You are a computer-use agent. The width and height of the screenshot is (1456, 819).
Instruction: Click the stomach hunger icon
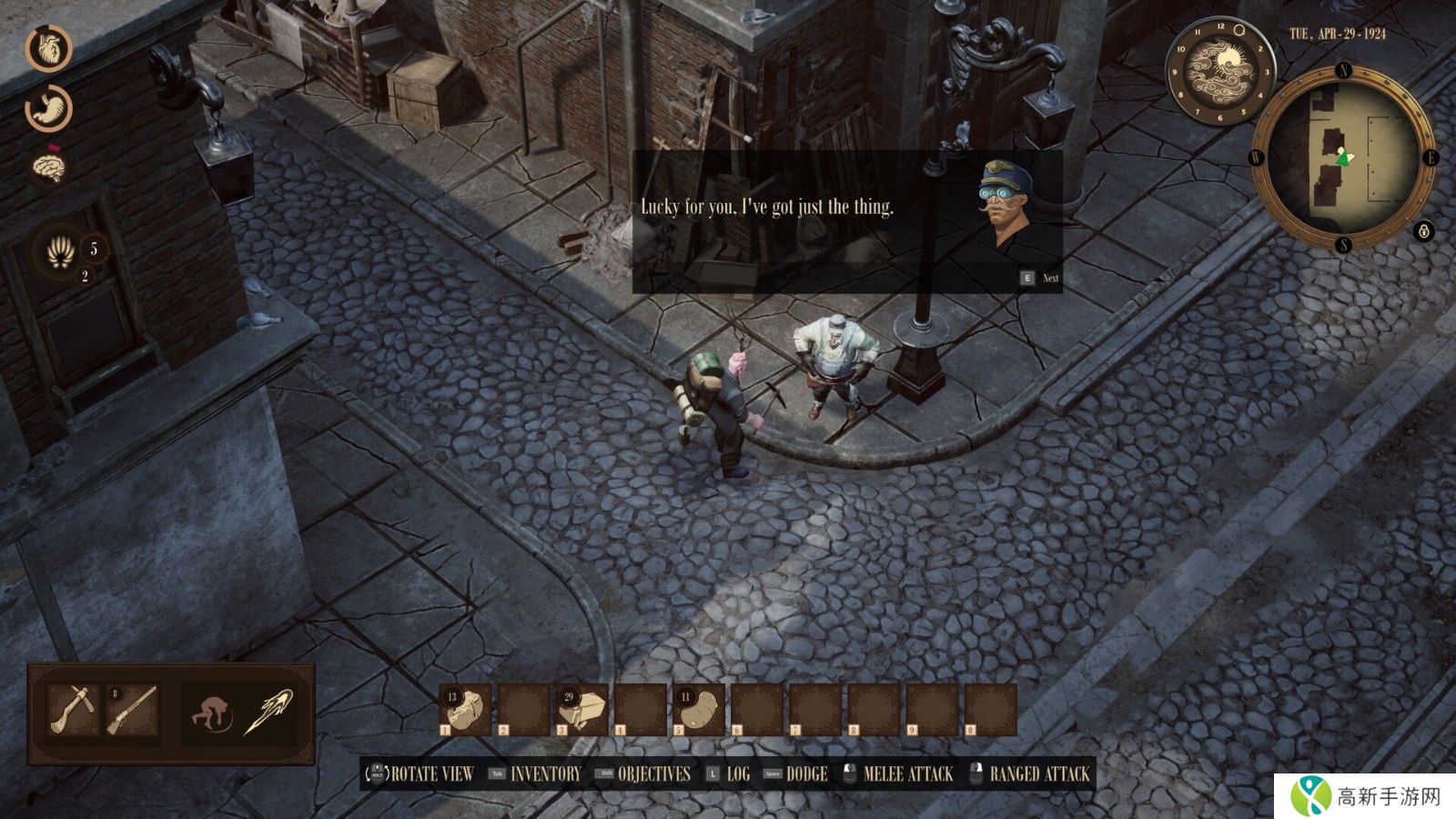pos(48,107)
